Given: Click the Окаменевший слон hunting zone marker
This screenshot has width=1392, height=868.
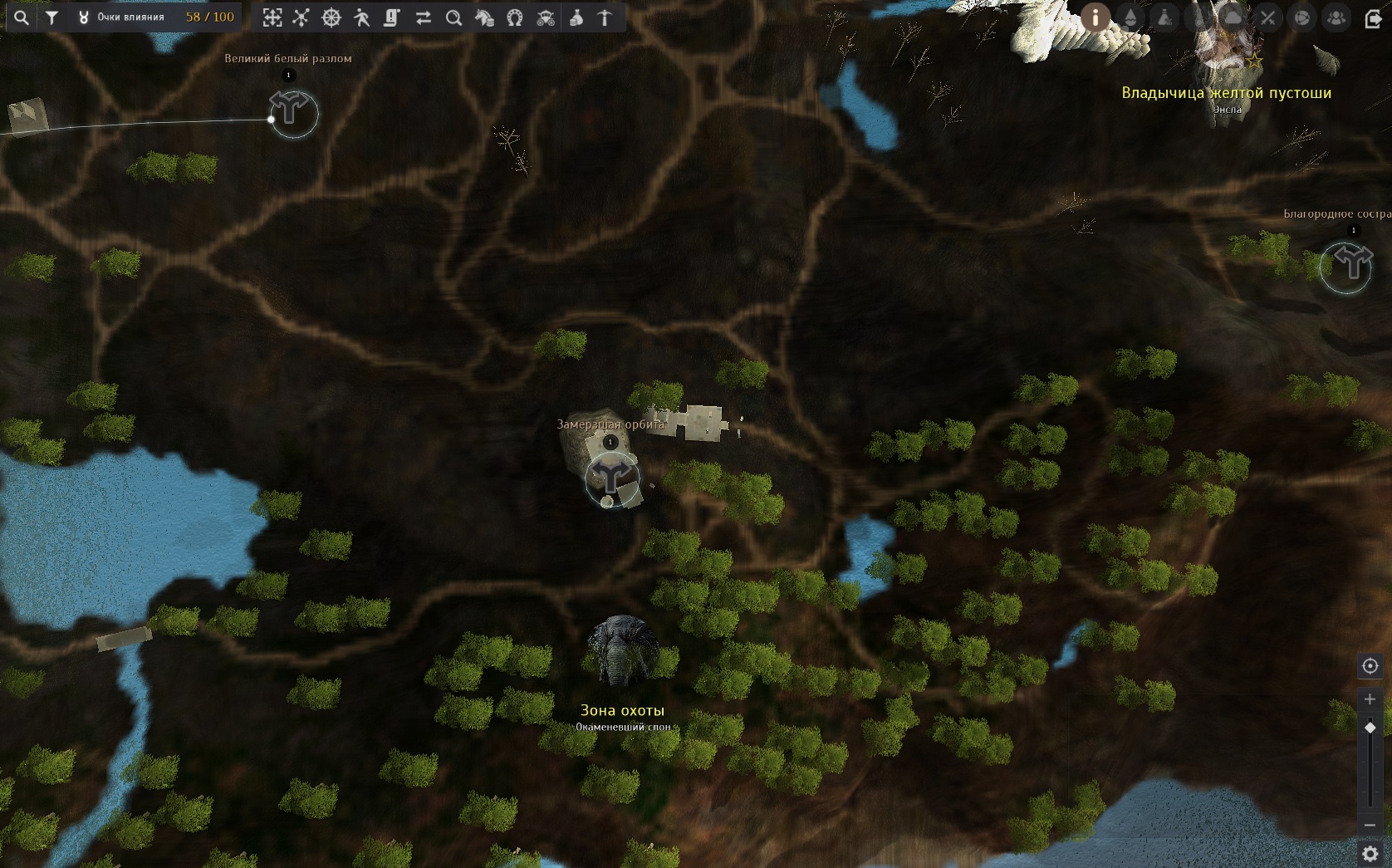Looking at the screenshot, I should click(622, 651).
